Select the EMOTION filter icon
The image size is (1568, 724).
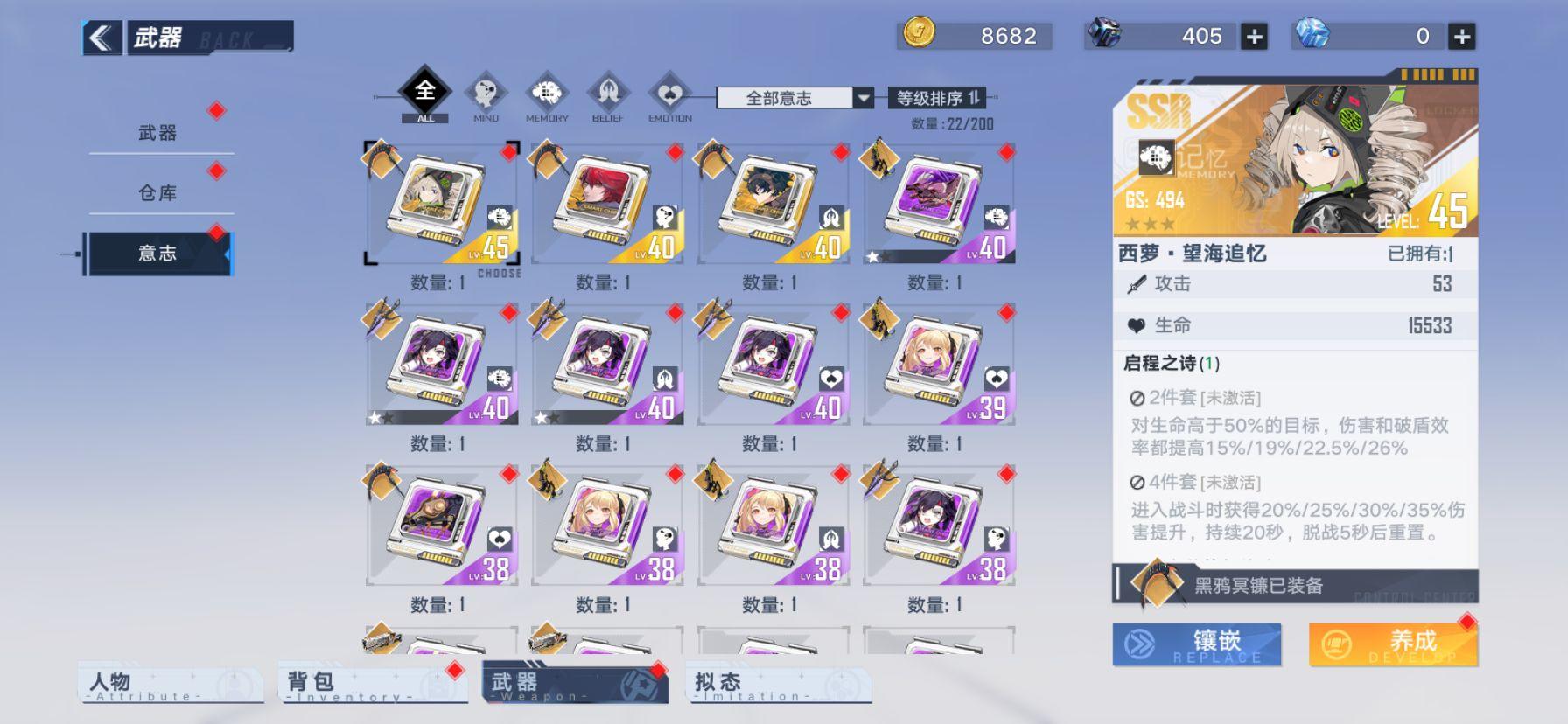tap(671, 94)
